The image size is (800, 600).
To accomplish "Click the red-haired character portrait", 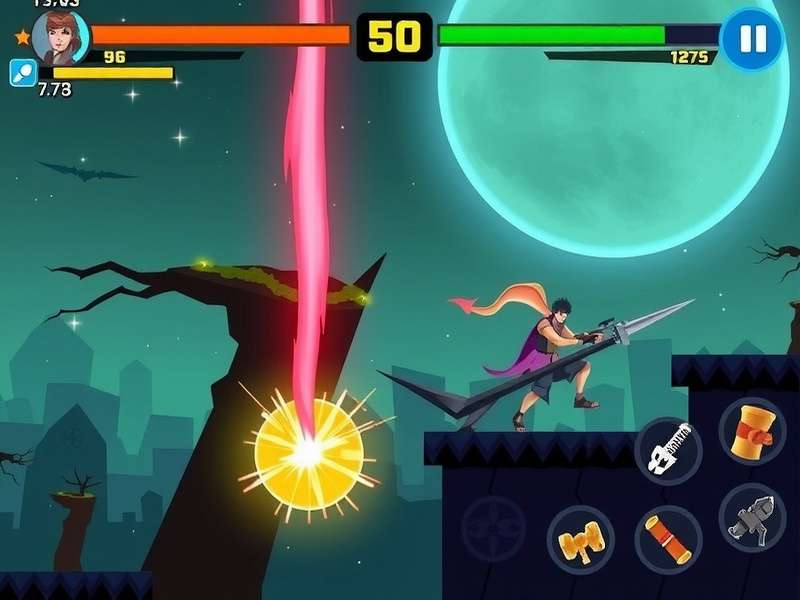I will point(58,37).
